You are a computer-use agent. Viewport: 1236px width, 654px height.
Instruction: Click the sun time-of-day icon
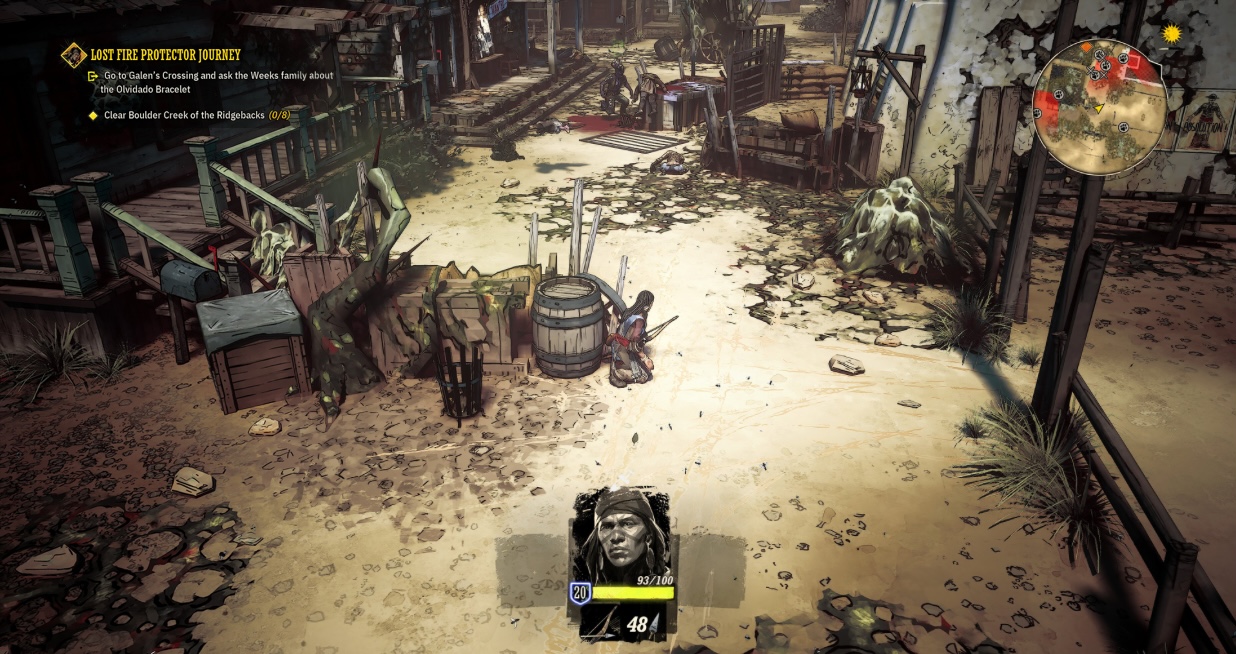pyautogui.click(x=1171, y=34)
